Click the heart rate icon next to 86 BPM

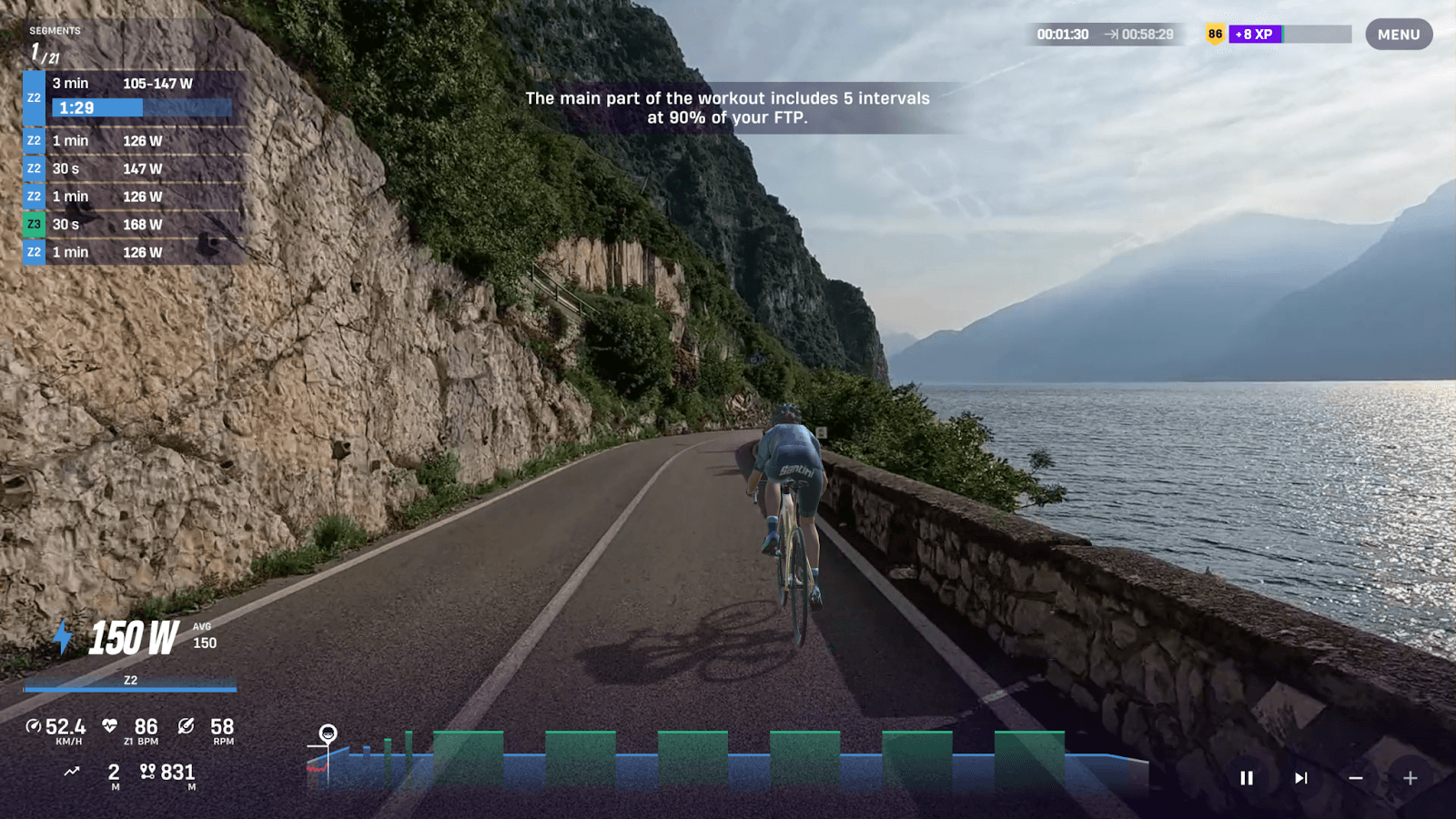[x=111, y=725]
